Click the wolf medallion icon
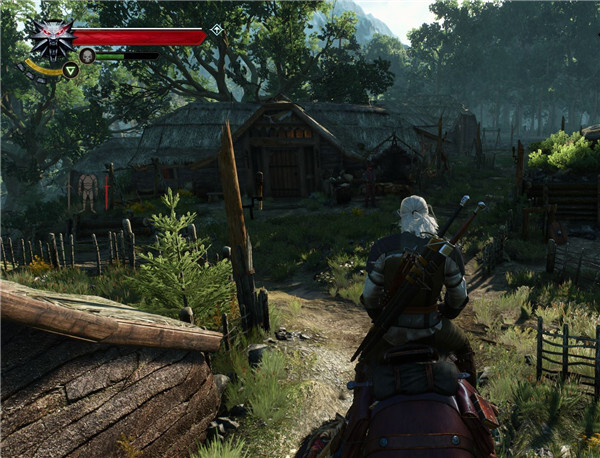The height and width of the screenshot is (458, 600). (x=48, y=38)
